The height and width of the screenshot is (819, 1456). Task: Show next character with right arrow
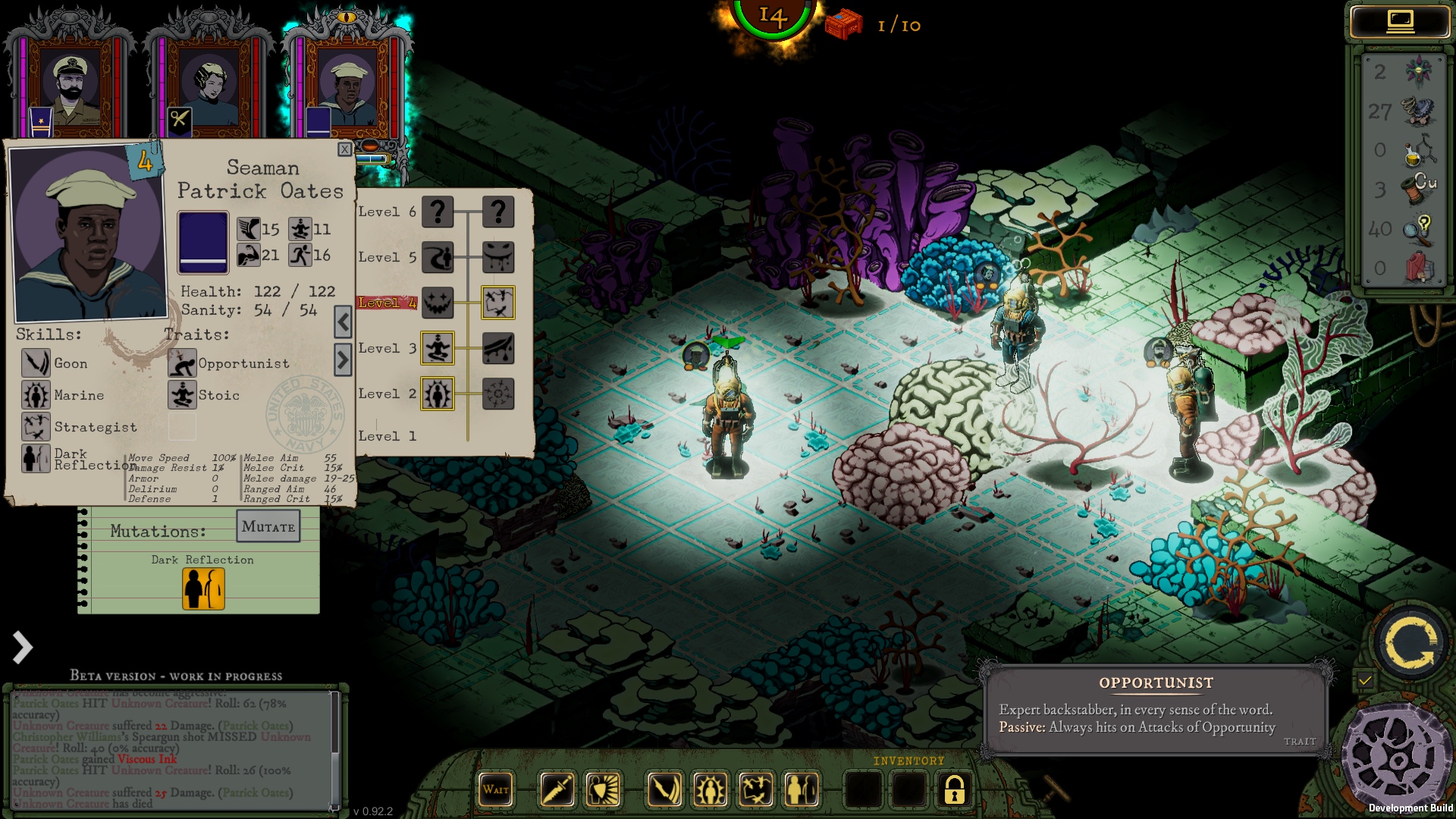[343, 359]
